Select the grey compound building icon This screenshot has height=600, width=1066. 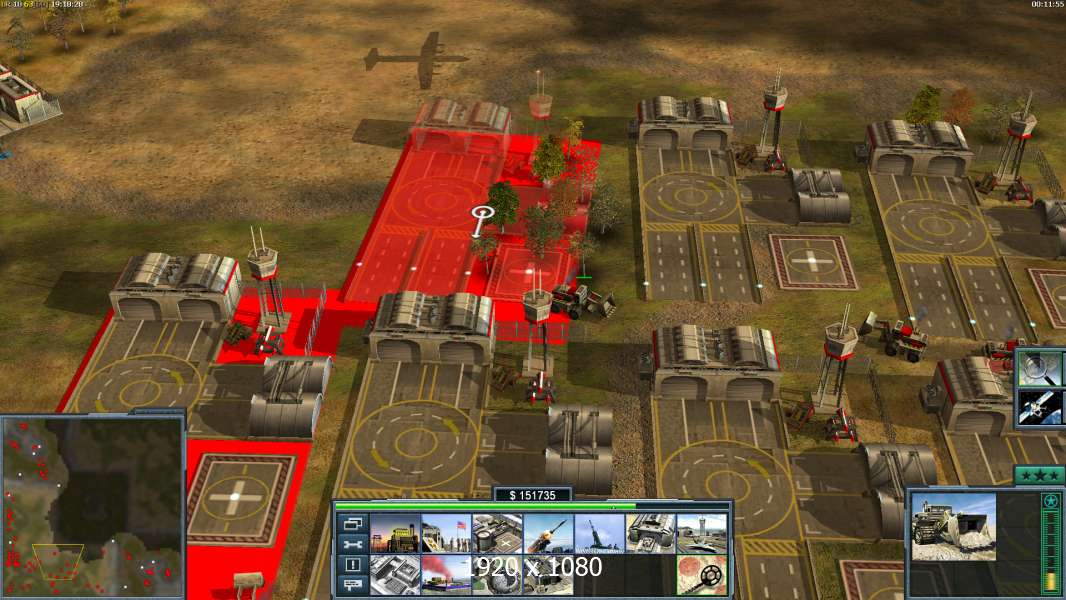394,575
